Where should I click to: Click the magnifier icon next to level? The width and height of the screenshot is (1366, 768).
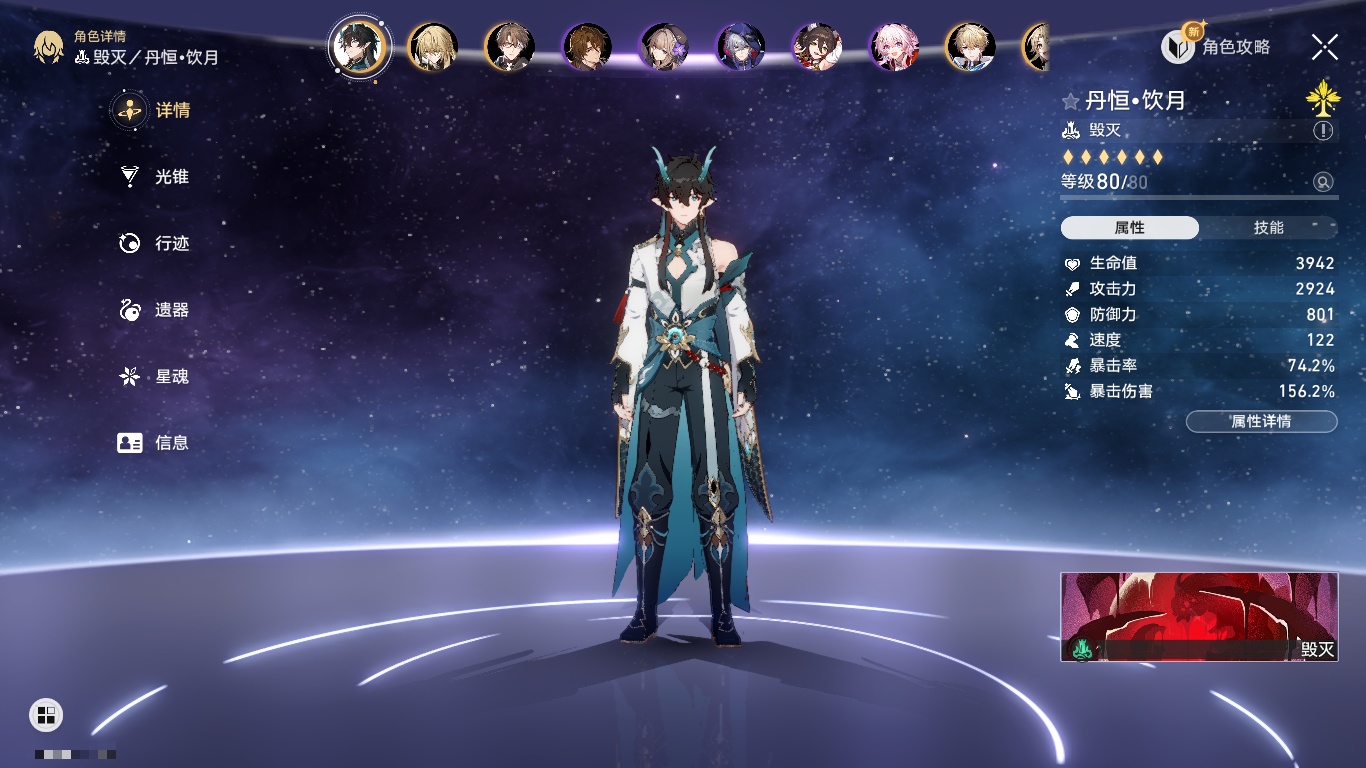click(1323, 182)
